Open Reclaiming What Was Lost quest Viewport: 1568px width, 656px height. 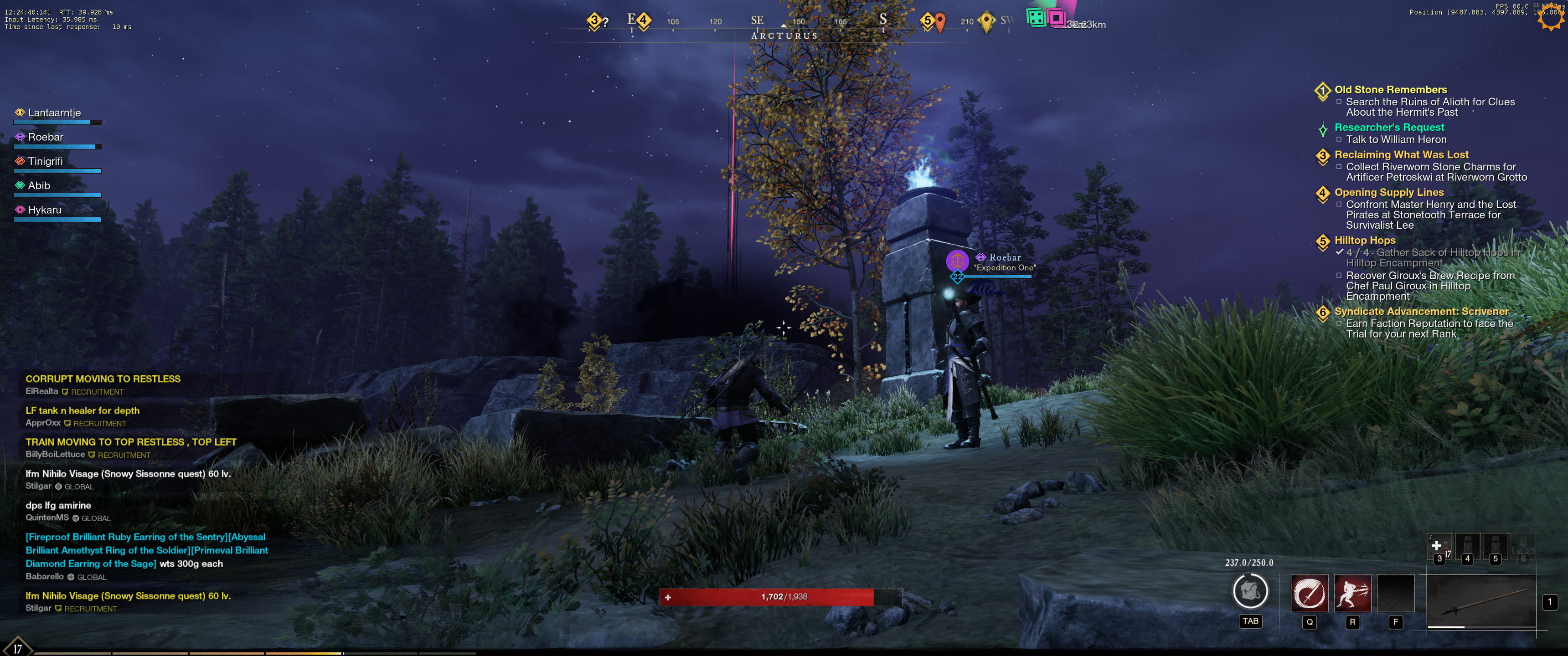point(1401,154)
